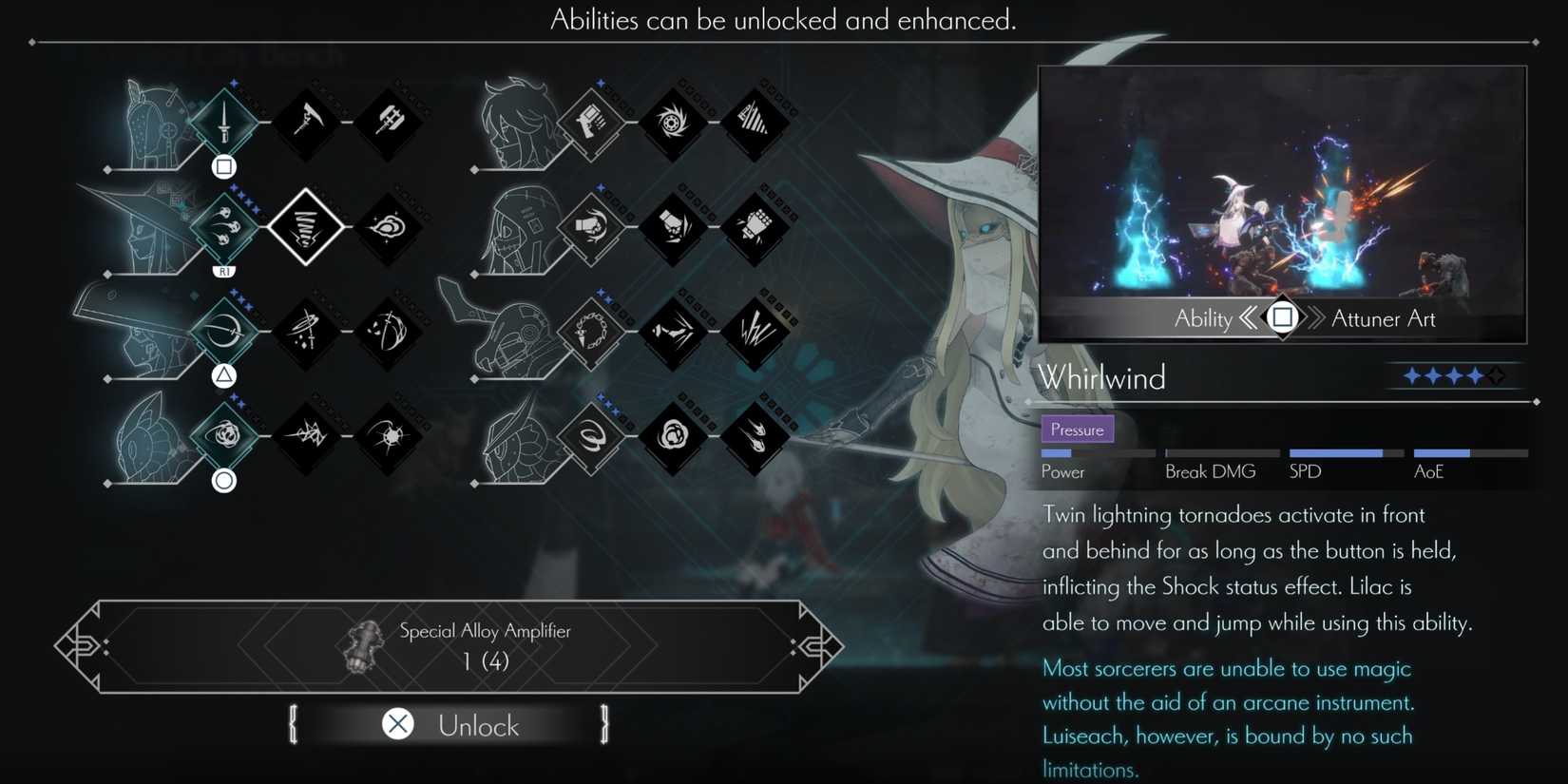The height and width of the screenshot is (784, 1568).
Task: Select the spinning ring skill in bottom row
Action: click(x=590, y=440)
